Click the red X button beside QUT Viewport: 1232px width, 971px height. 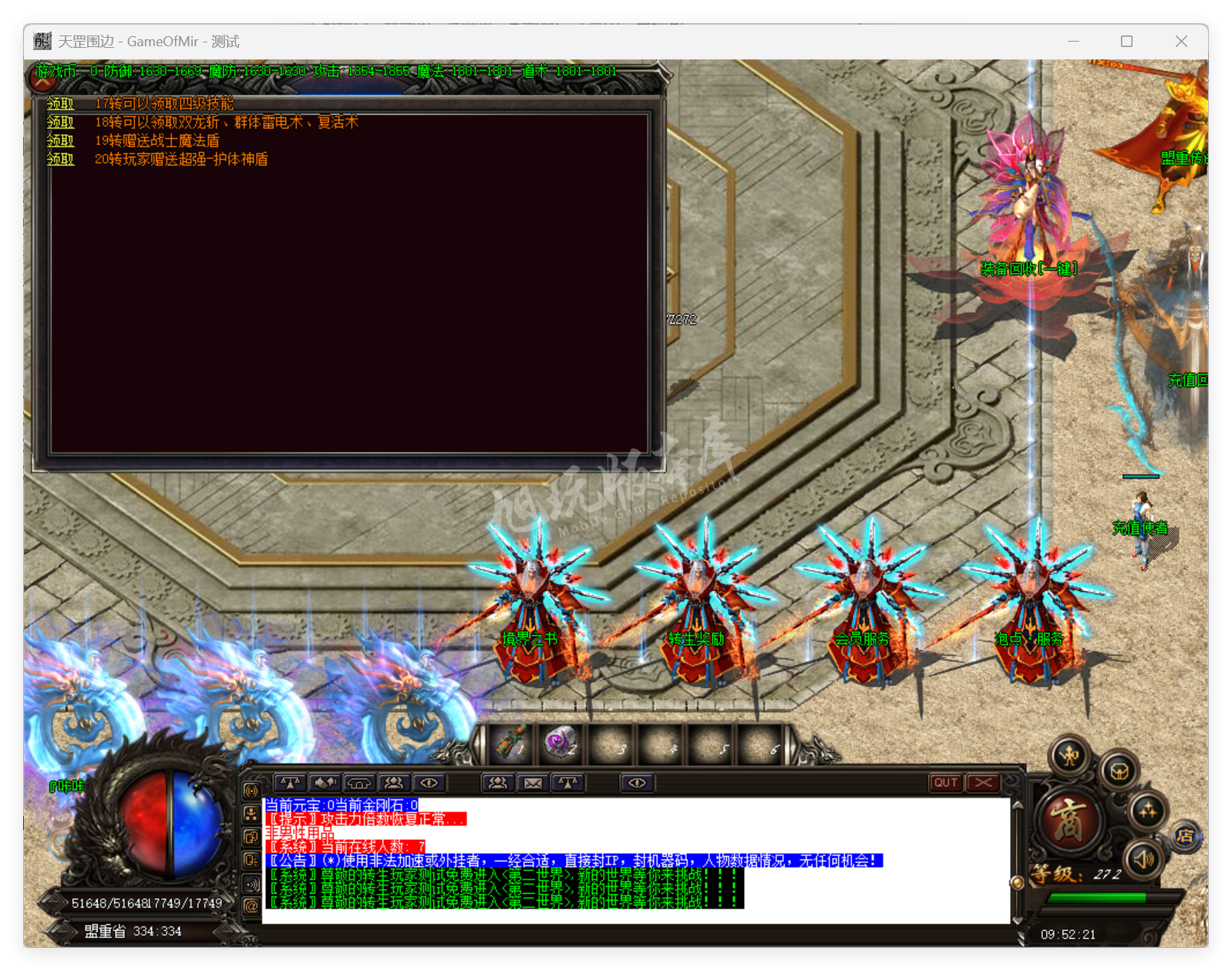pyautogui.click(x=983, y=783)
